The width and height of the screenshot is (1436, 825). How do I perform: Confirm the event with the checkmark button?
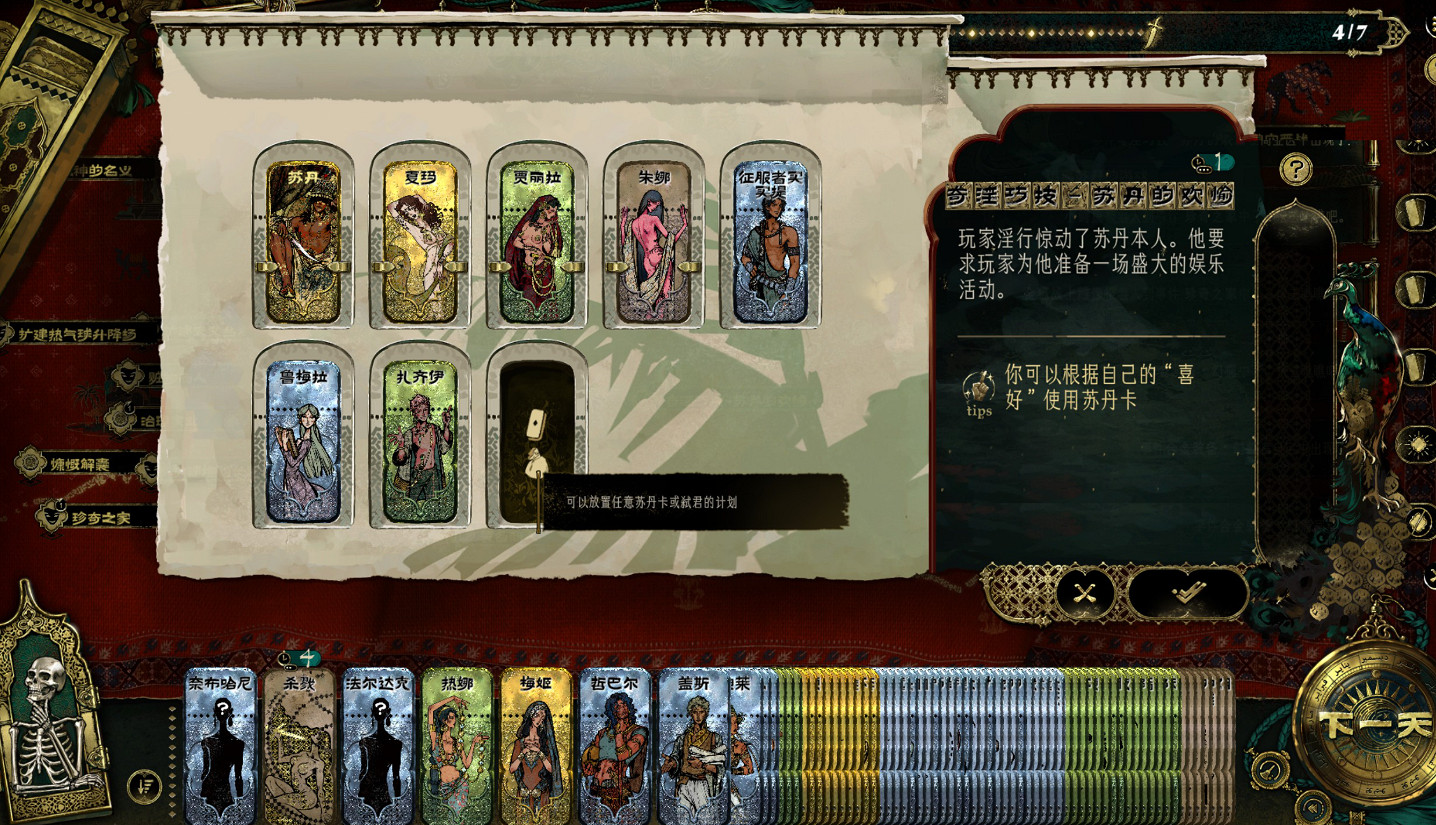point(1187,591)
